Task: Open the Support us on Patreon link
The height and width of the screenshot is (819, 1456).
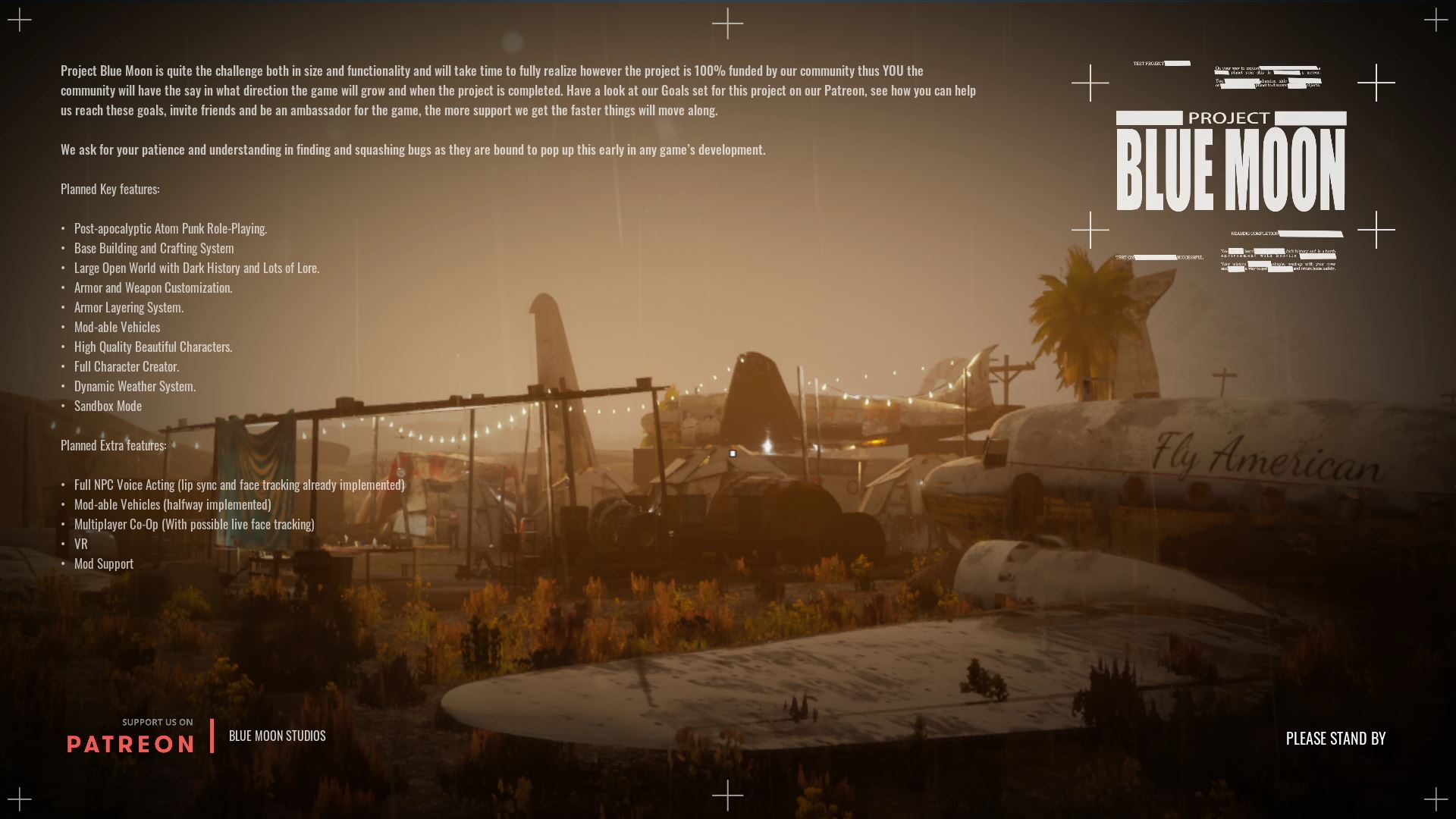Action: coord(130,736)
